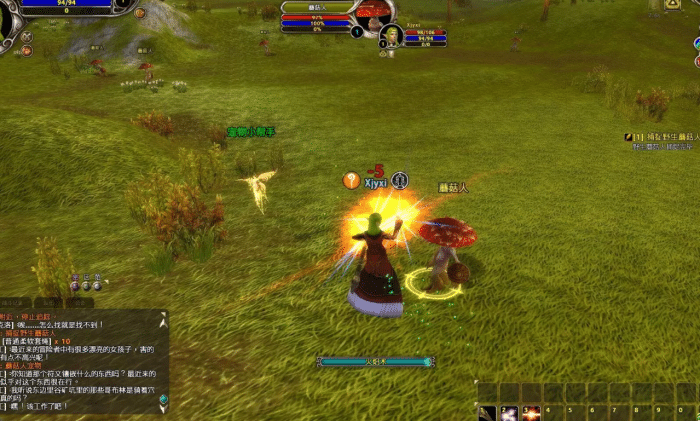The height and width of the screenshot is (421, 700).
Task: Cast the white sparkle skill in slot 2
Action: (509, 412)
